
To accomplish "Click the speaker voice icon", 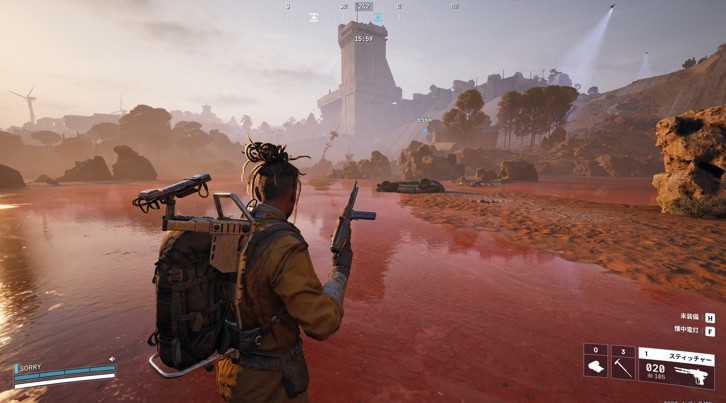I will (112, 359).
